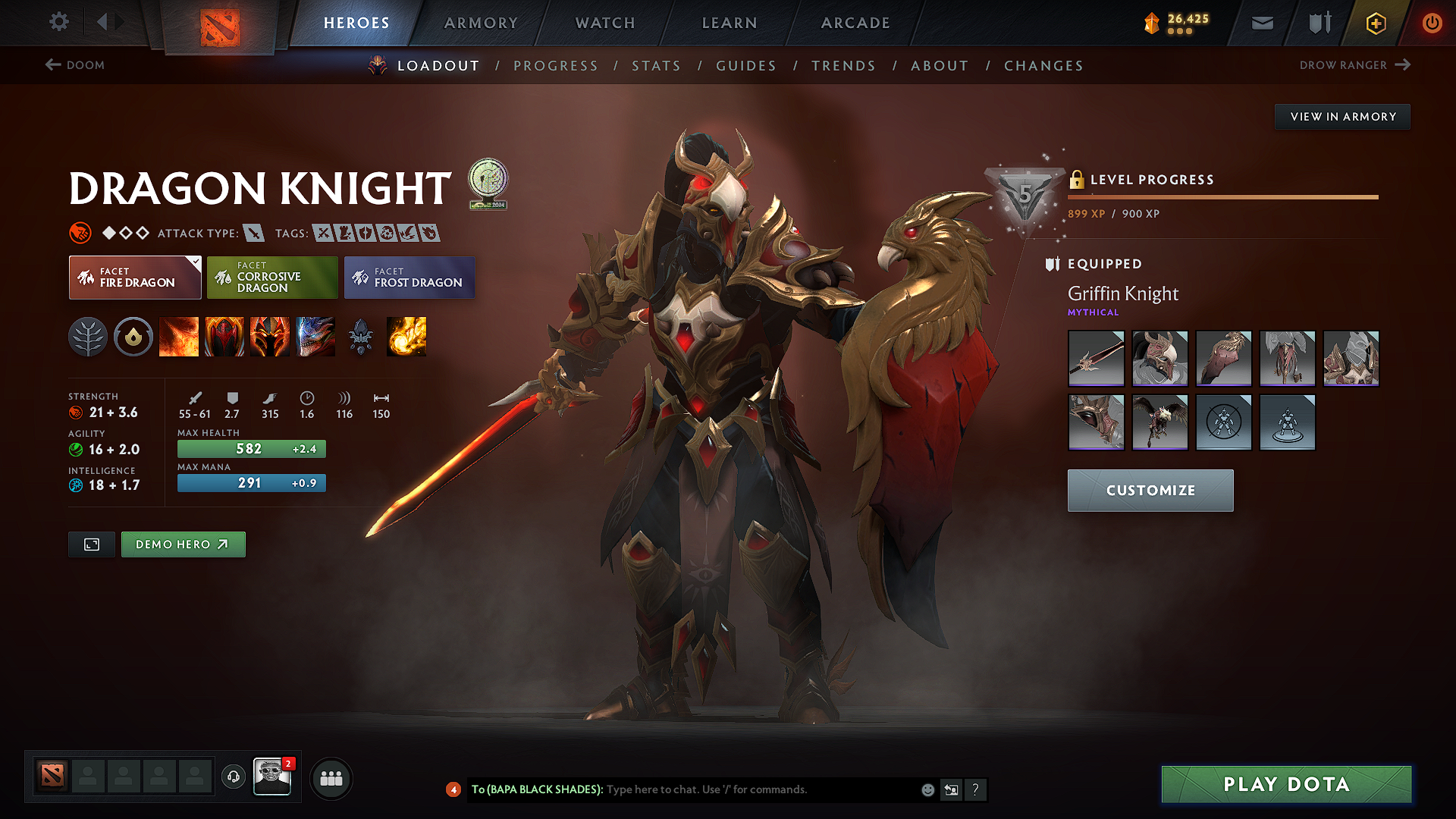Screen dimensions: 1456x819
Task: View the Breathe Fire ability icon
Action: (x=179, y=337)
